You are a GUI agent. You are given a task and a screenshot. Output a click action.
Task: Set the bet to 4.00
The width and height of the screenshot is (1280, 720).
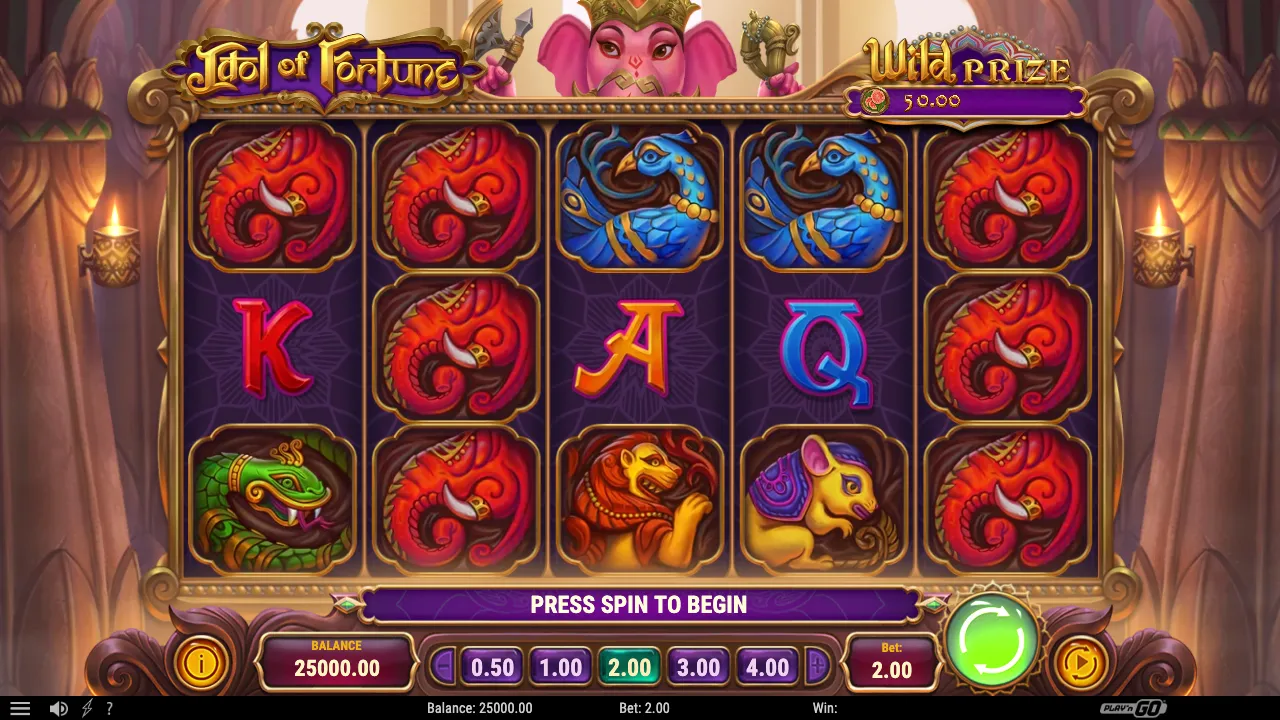click(x=768, y=667)
